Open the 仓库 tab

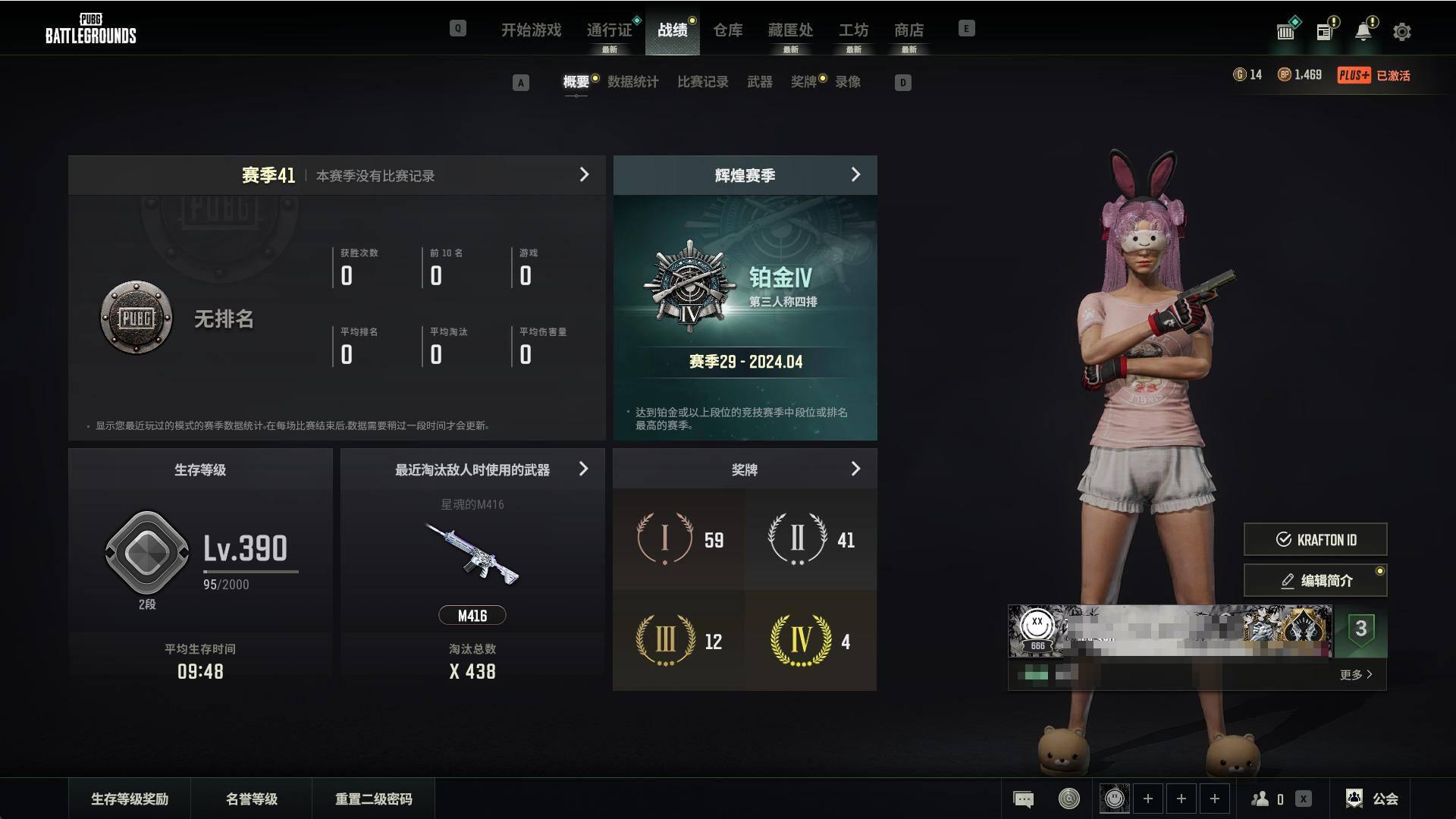click(727, 30)
